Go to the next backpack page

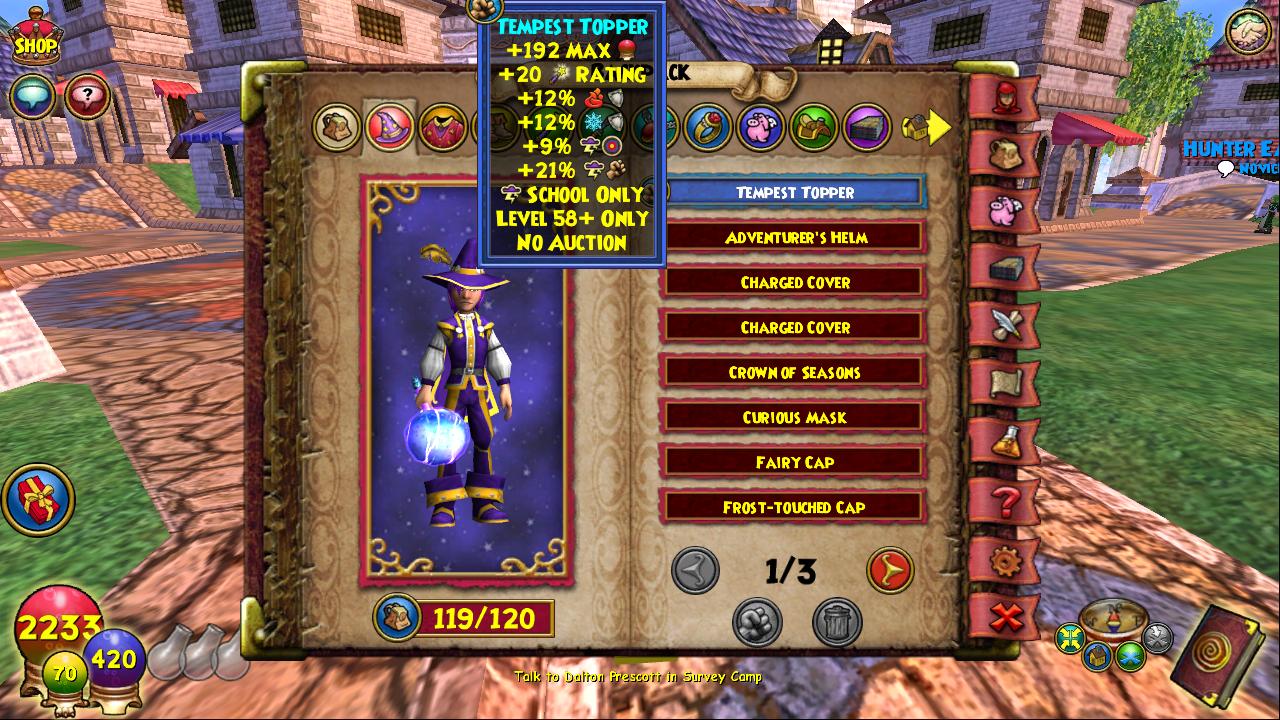[x=889, y=570]
